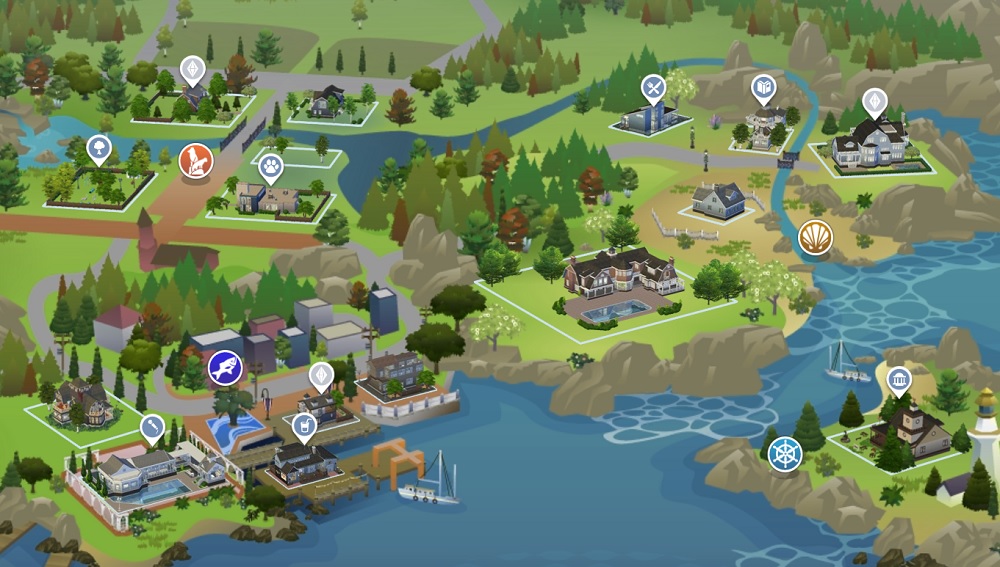Select the blue shark neighborhood marker
The width and height of the screenshot is (1000, 567).
[x=225, y=368]
